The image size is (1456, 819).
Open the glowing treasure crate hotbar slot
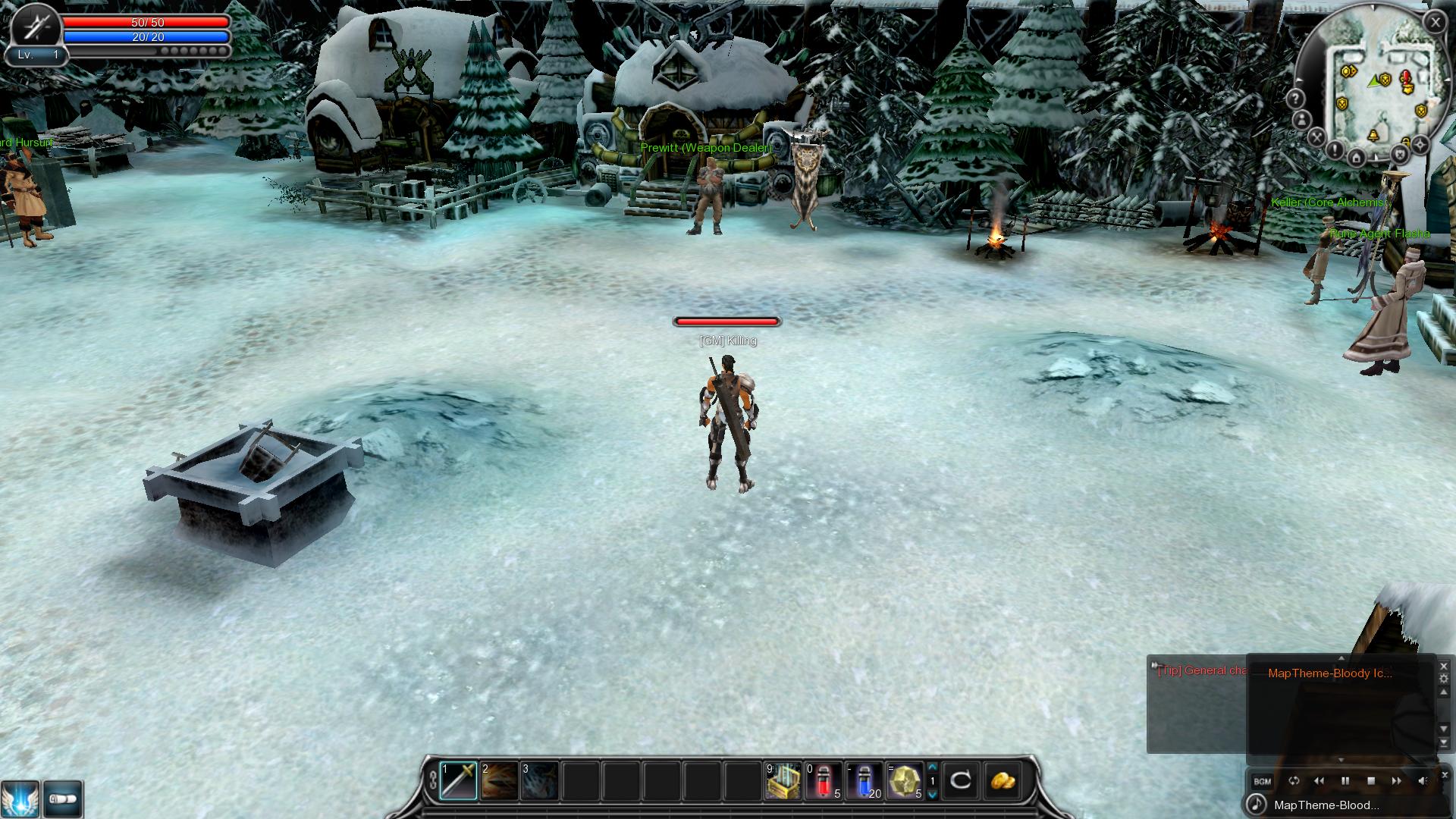pos(783,780)
